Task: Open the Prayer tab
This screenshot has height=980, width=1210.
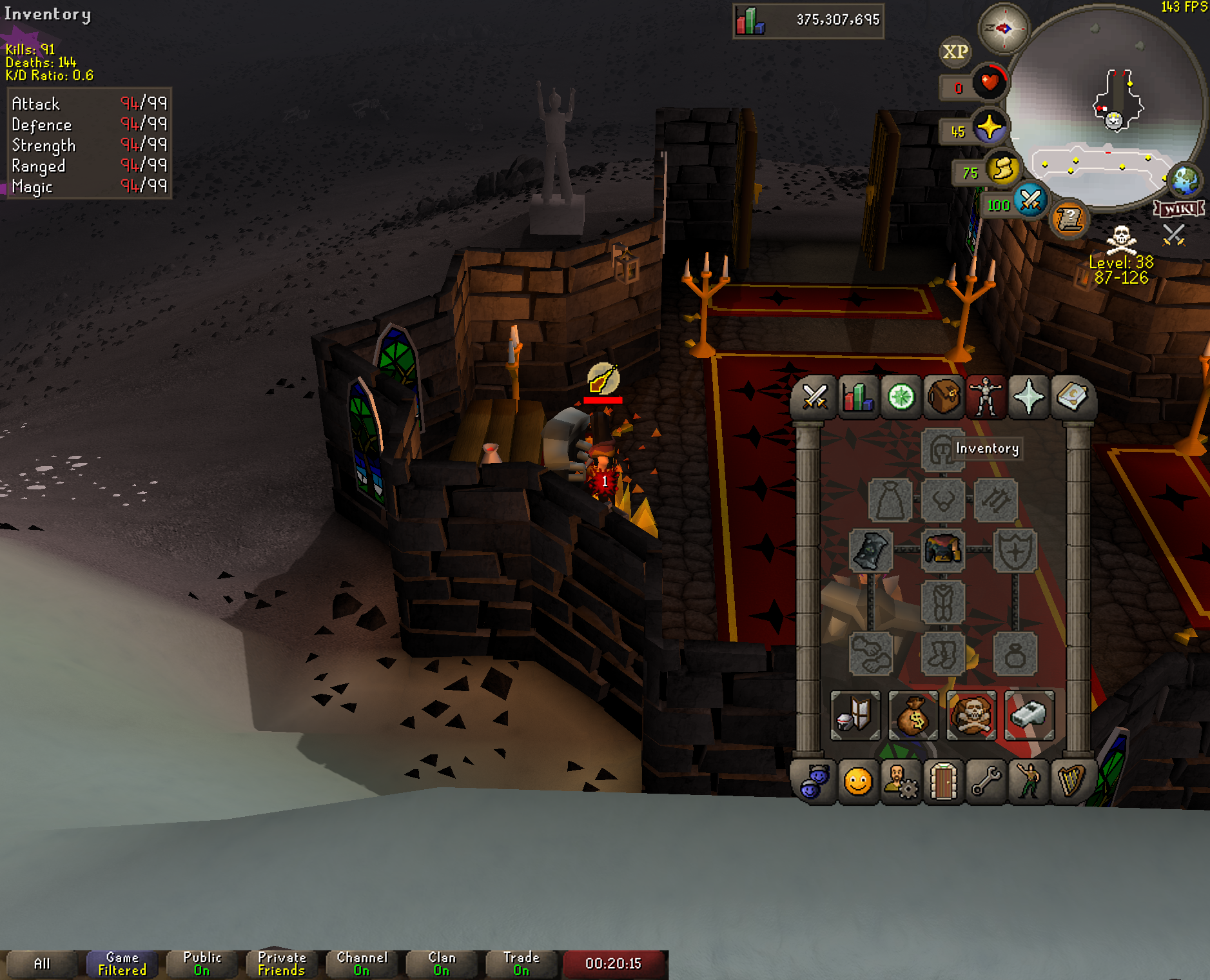Action: point(1029,397)
